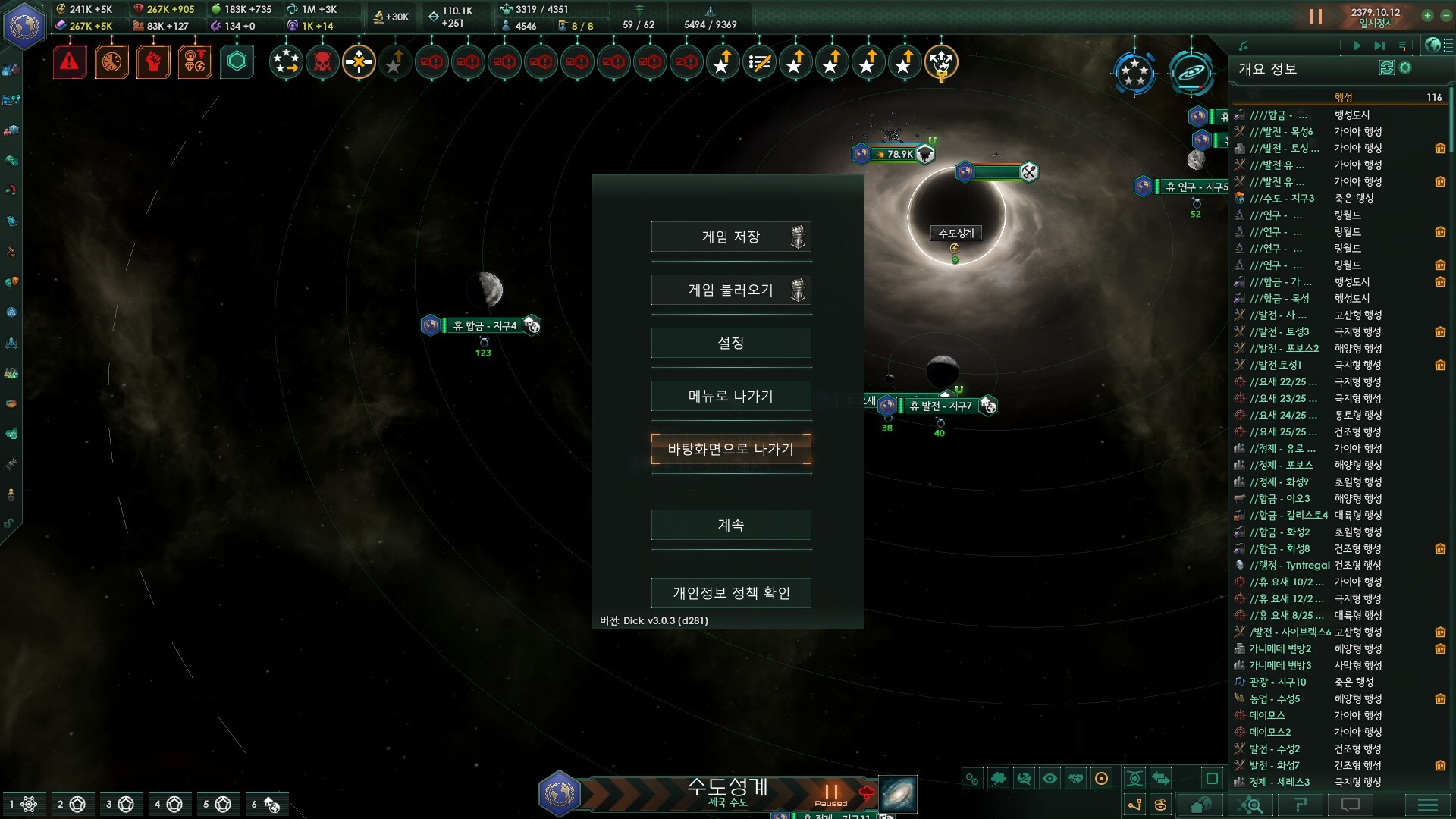Viewport: 1456px width, 819px height.
Task: Select fleet control group 1
Action: (22, 804)
